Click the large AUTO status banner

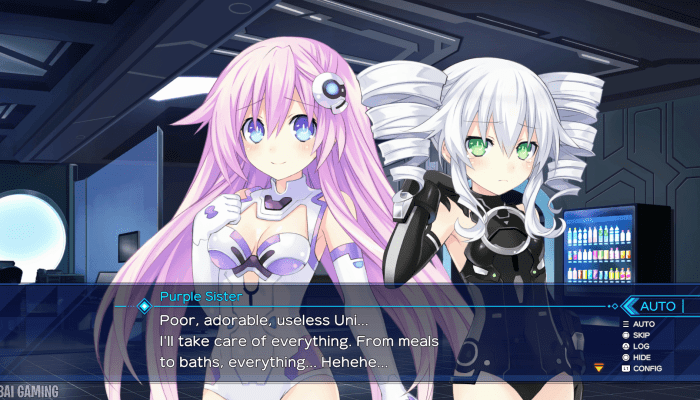tap(657, 305)
